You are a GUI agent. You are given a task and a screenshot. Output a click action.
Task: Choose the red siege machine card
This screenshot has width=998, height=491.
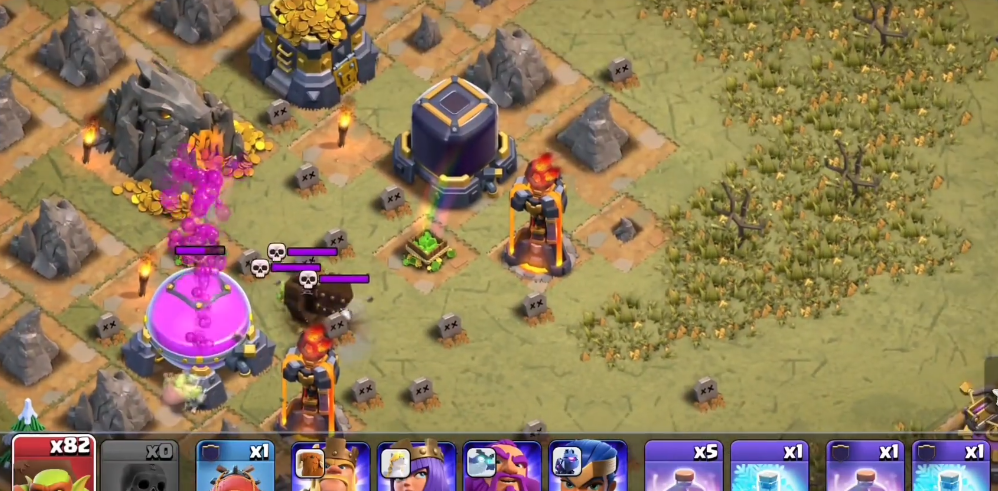pyautogui.click(x=234, y=466)
